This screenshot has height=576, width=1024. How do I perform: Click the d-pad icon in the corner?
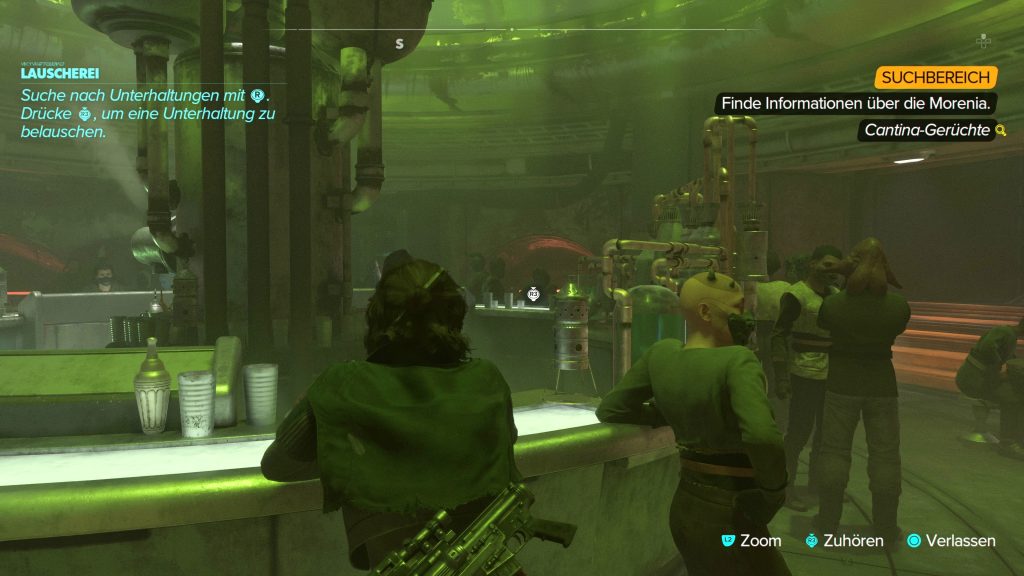click(x=983, y=41)
